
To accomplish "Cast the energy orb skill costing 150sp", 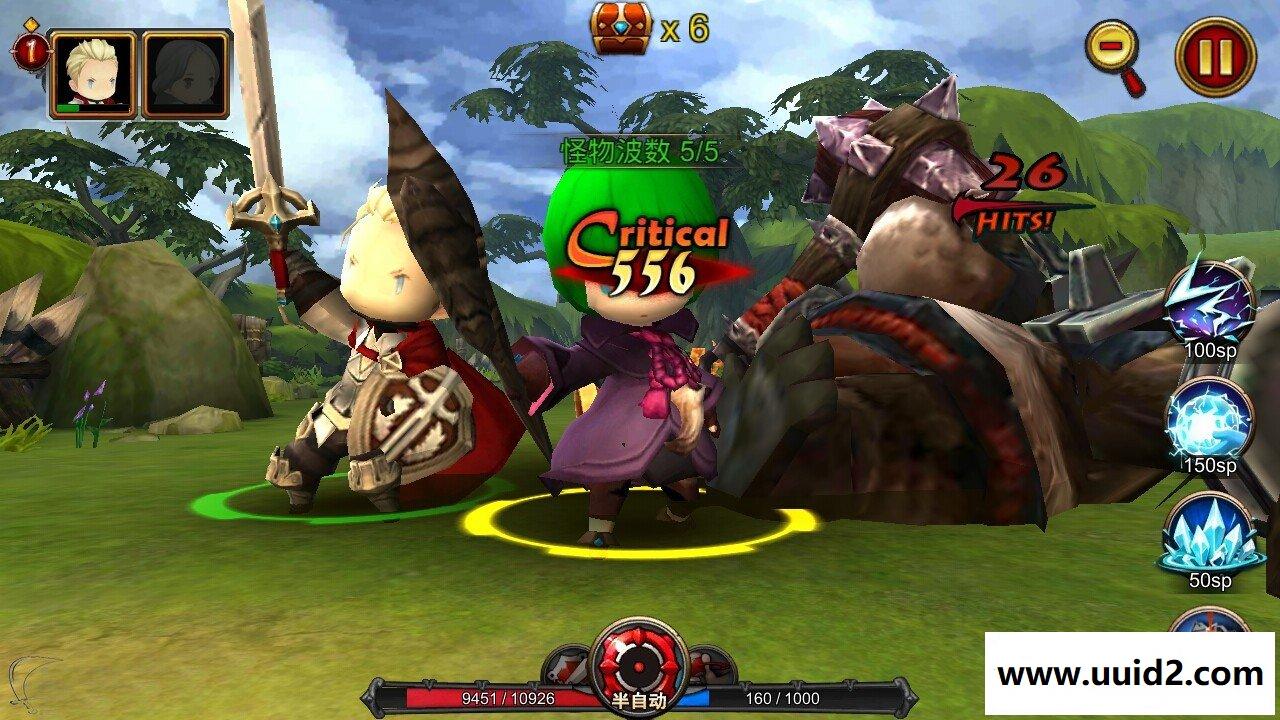I will coord(1210,417).
